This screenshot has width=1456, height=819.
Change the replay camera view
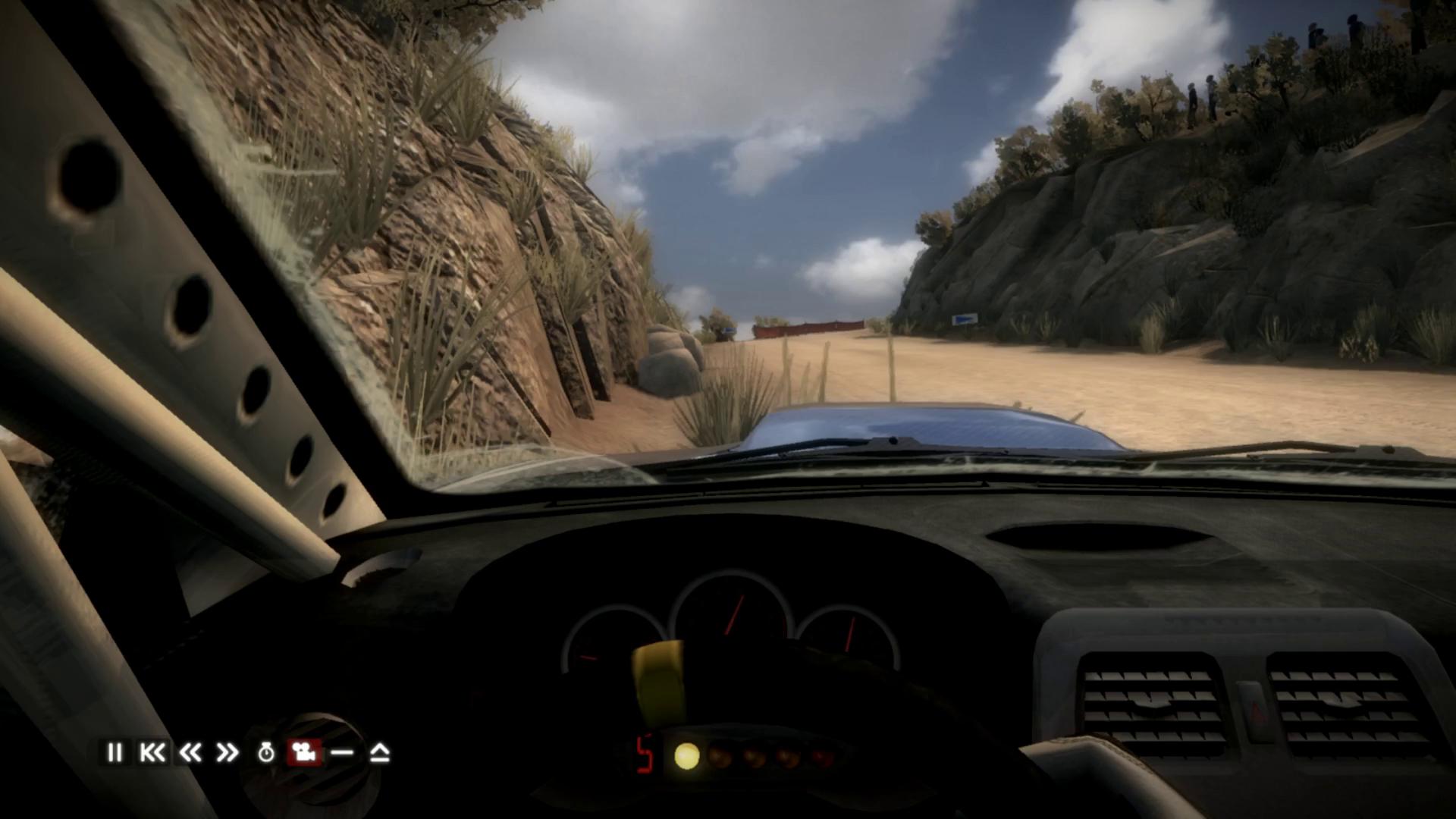(304, 752)
